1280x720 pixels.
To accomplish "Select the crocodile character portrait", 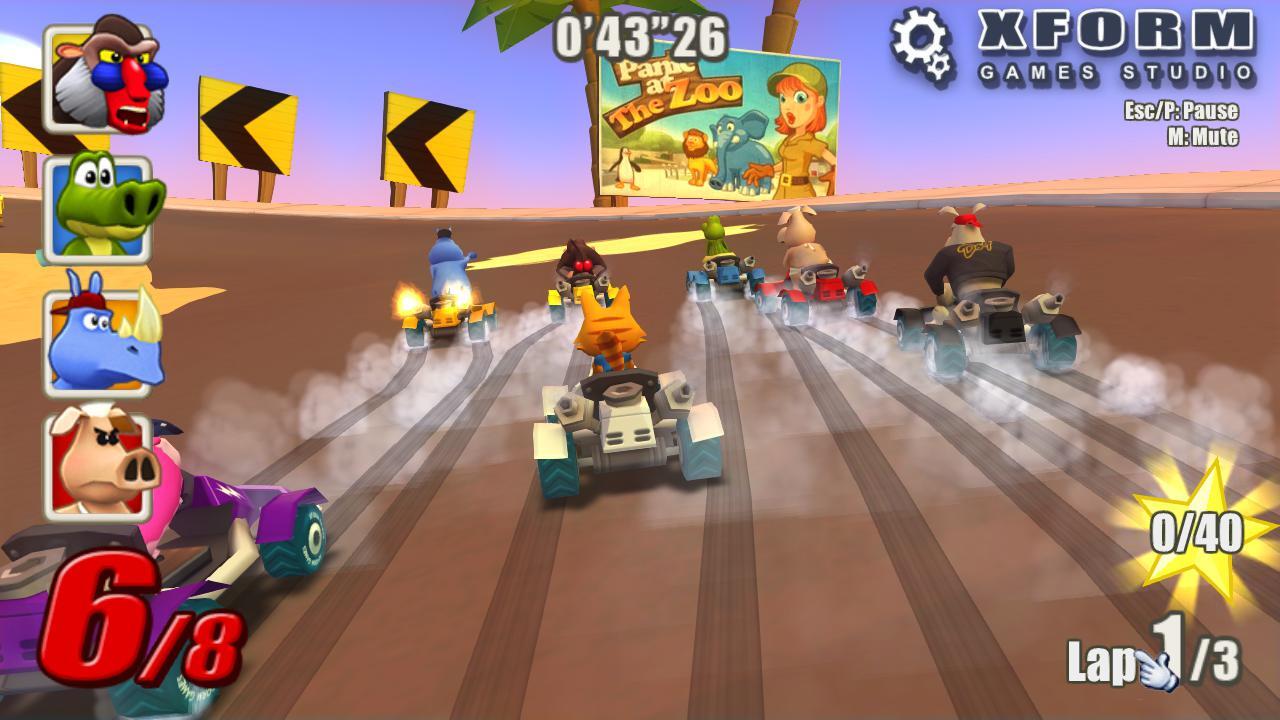I will coord(100,212).
